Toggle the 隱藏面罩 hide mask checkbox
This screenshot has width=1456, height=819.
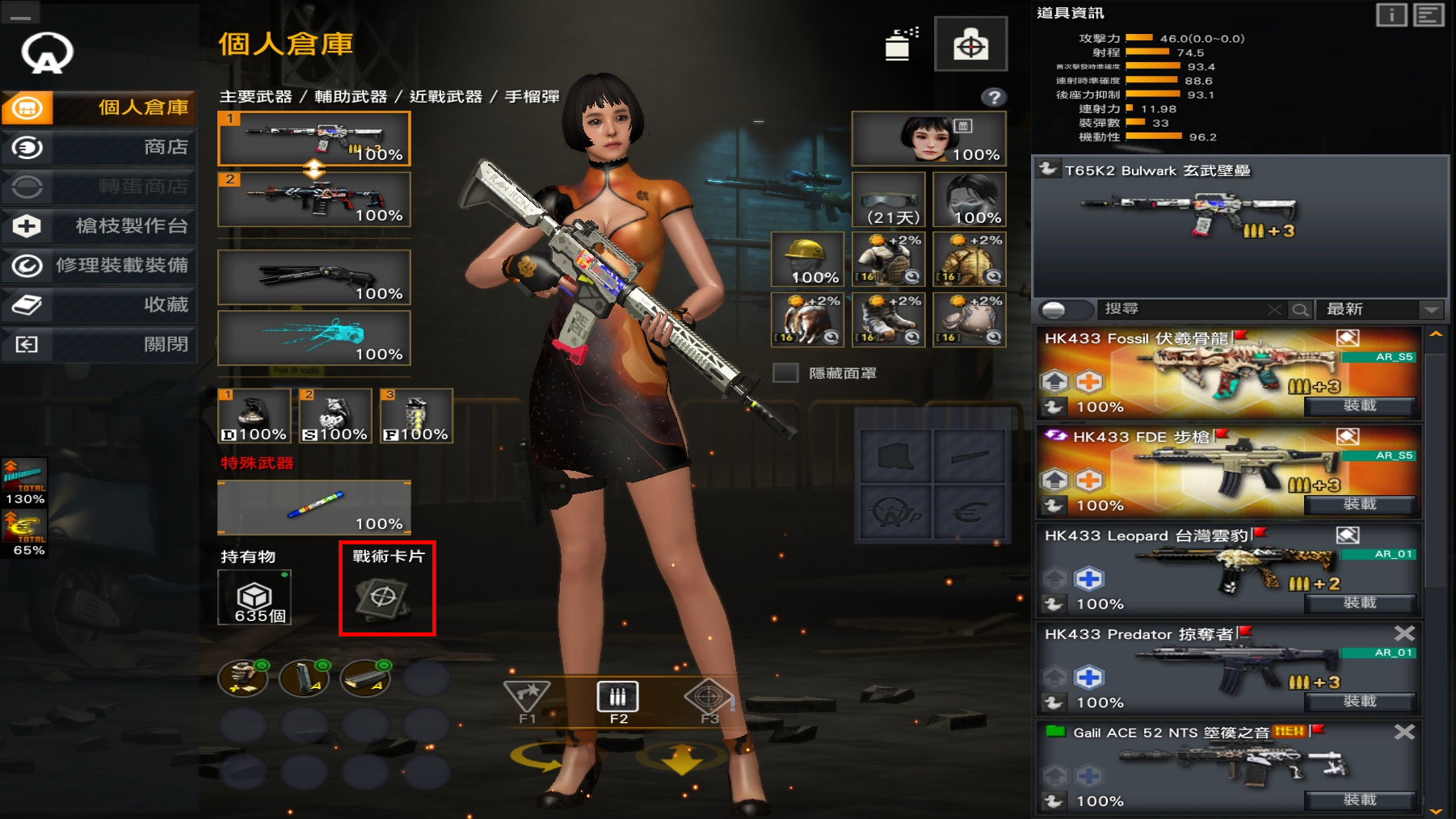point(785,373)
